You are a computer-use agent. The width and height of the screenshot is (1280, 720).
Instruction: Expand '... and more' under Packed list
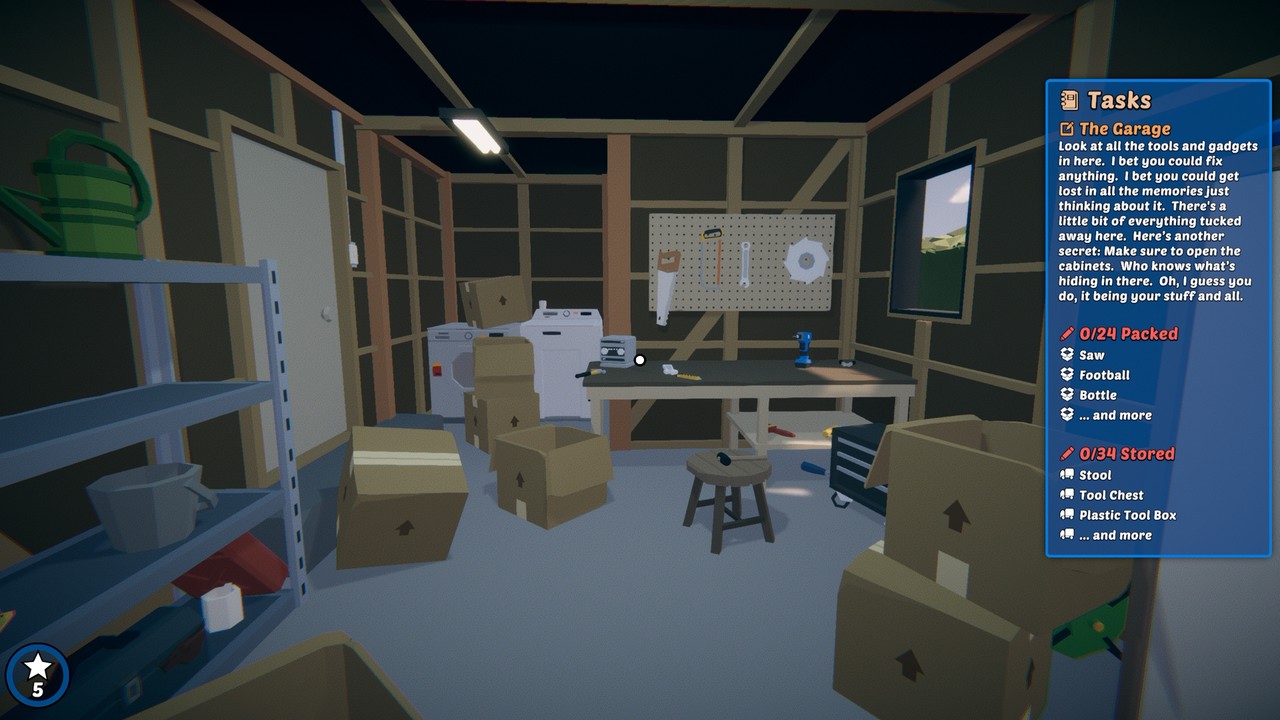pyautogui.click(x=1114, y=415)
